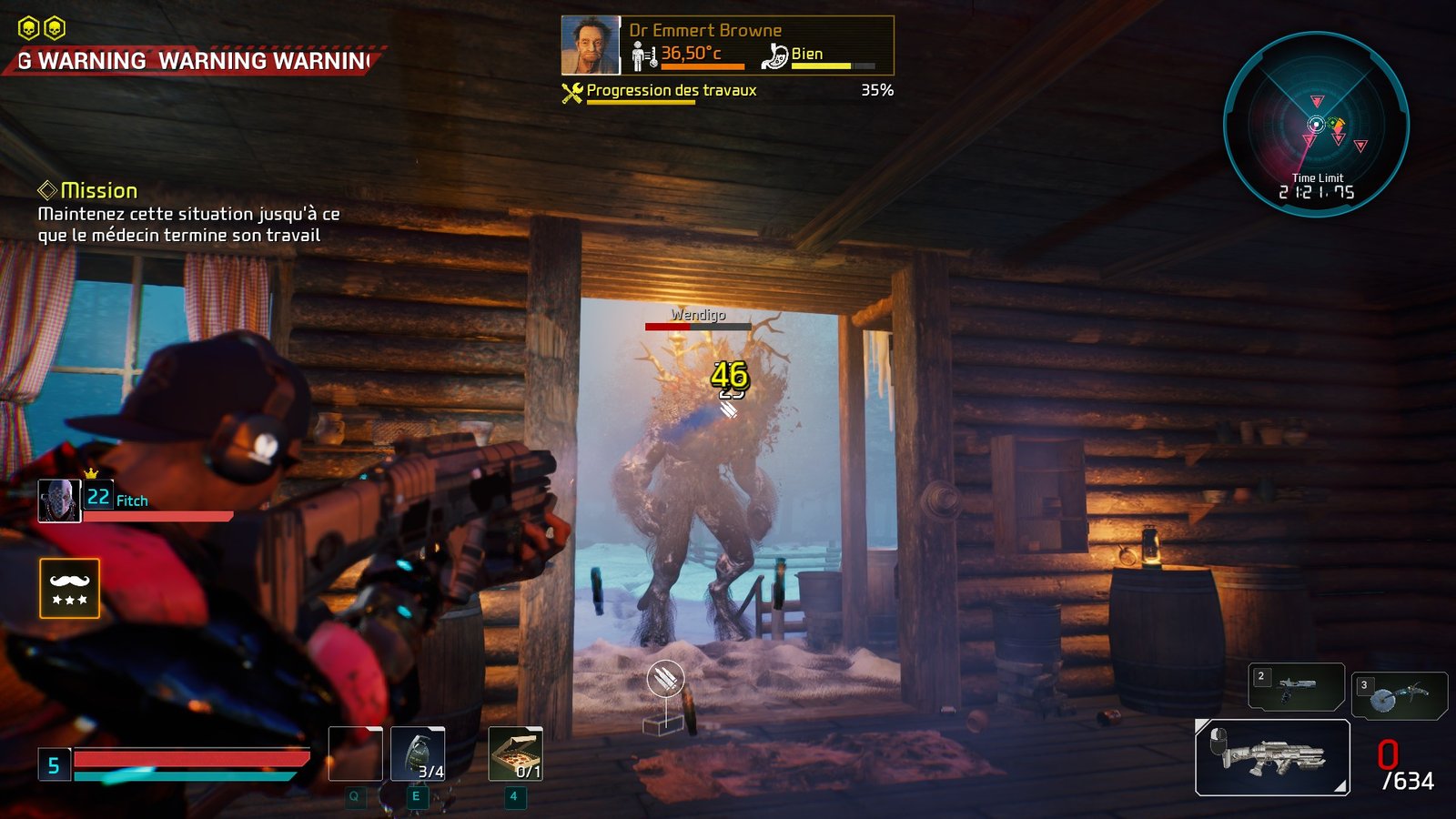Image resolution: width=1456 pixels, height=819 pixels.
Task: Select the grenade slot showing 3/4
Action: 418,753
